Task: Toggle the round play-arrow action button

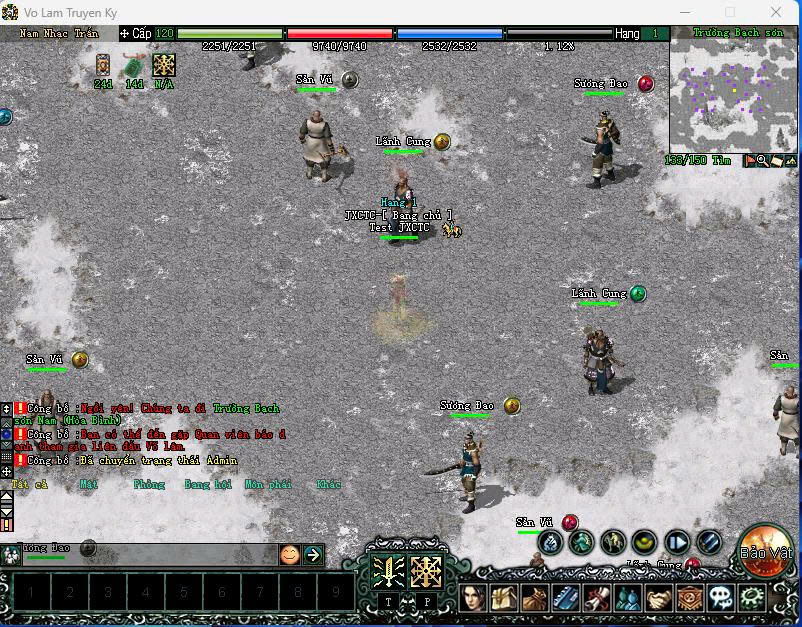Action: tap(677, 543)
